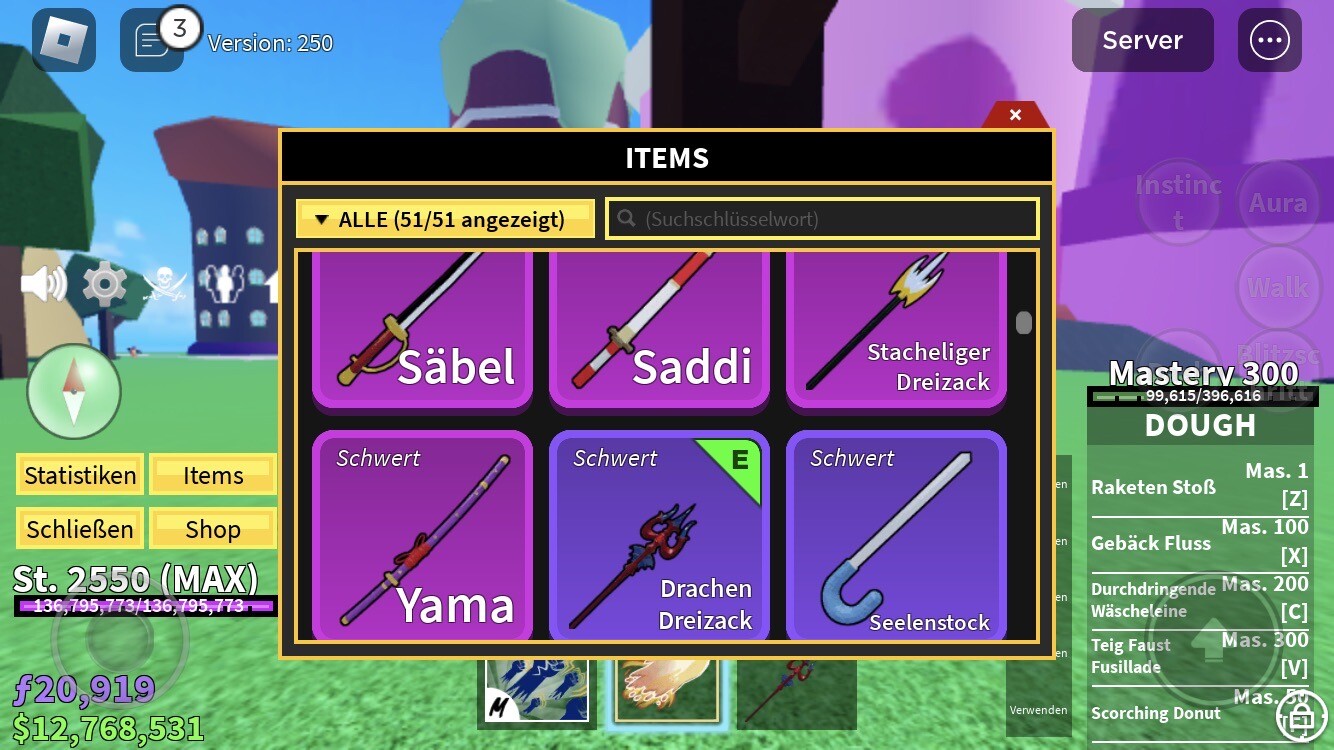Open the options menu via ellipsis button
Viewport: 1334px width, 750px height.
(1269, 40)
